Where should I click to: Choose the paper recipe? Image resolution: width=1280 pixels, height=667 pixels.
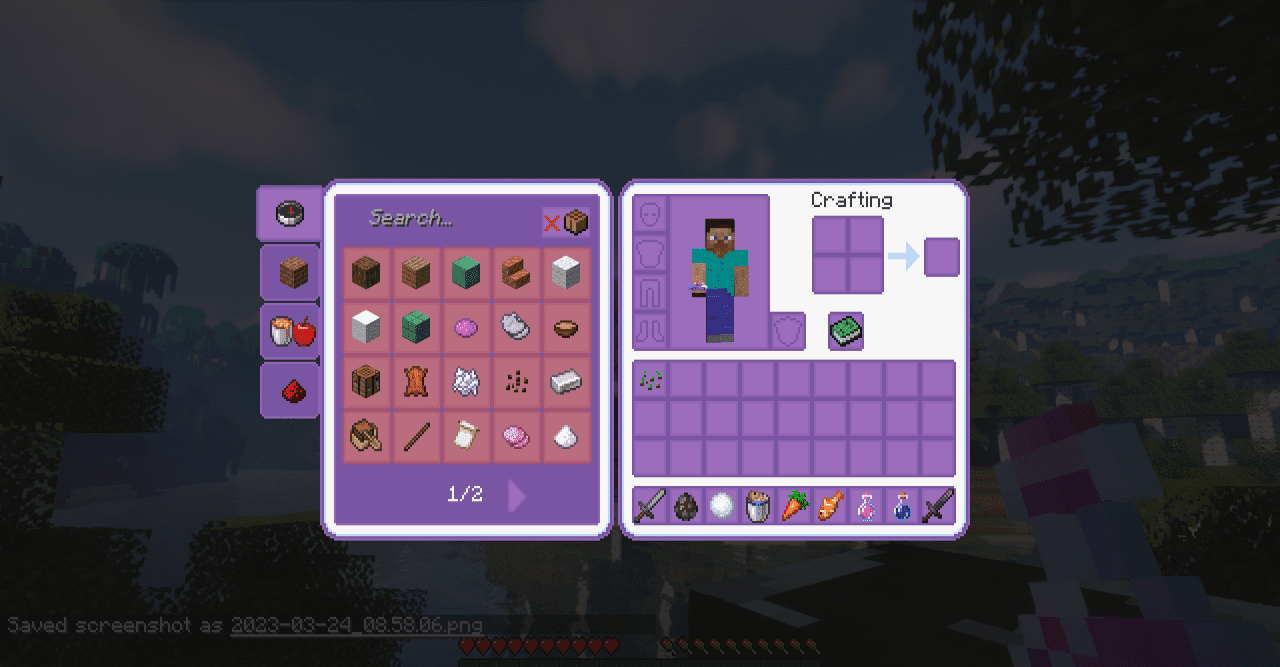pos(466,437)
